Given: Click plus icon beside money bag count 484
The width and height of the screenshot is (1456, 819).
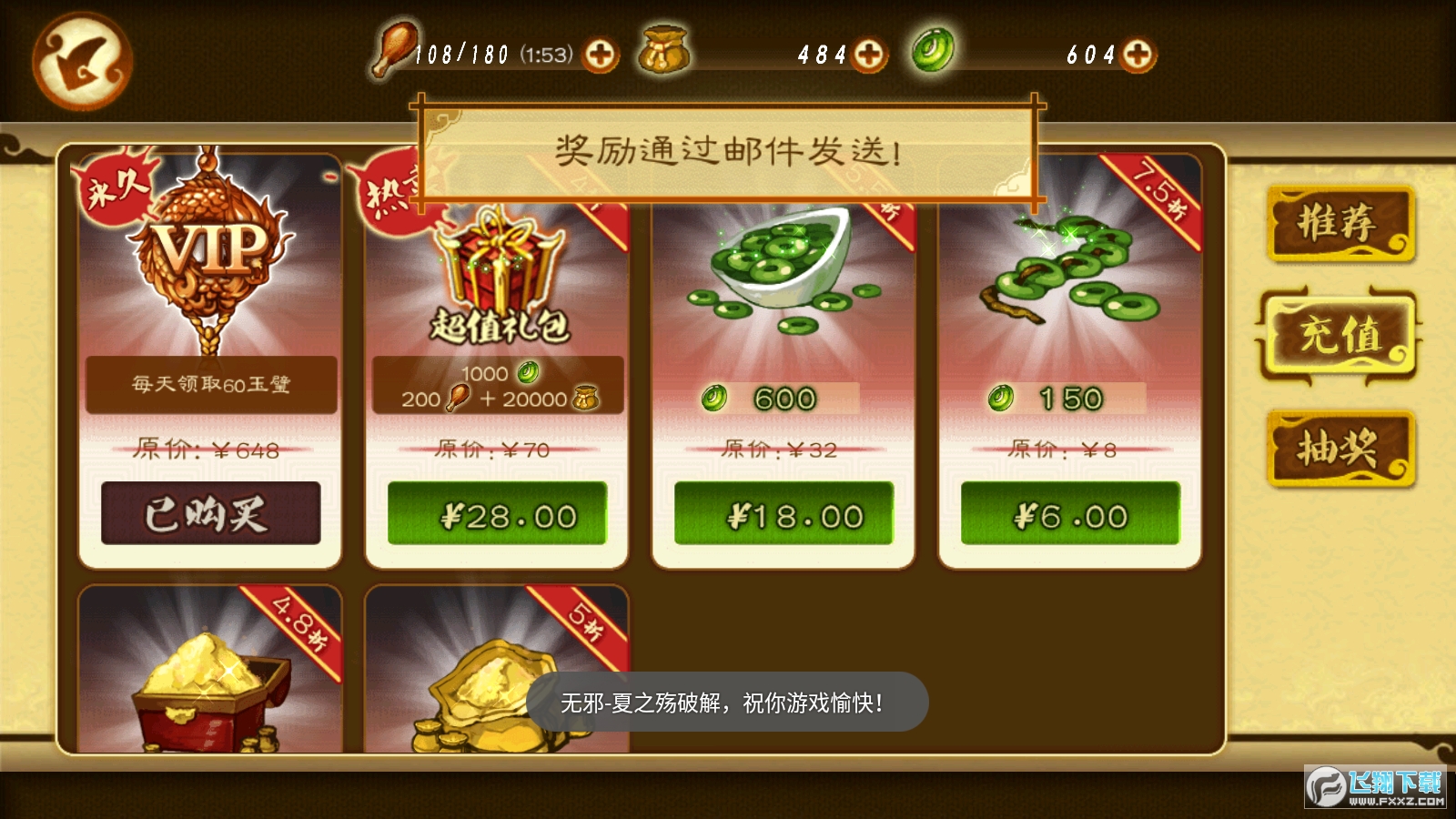Looking at the screenshot, I should click(x=871, y=55).
